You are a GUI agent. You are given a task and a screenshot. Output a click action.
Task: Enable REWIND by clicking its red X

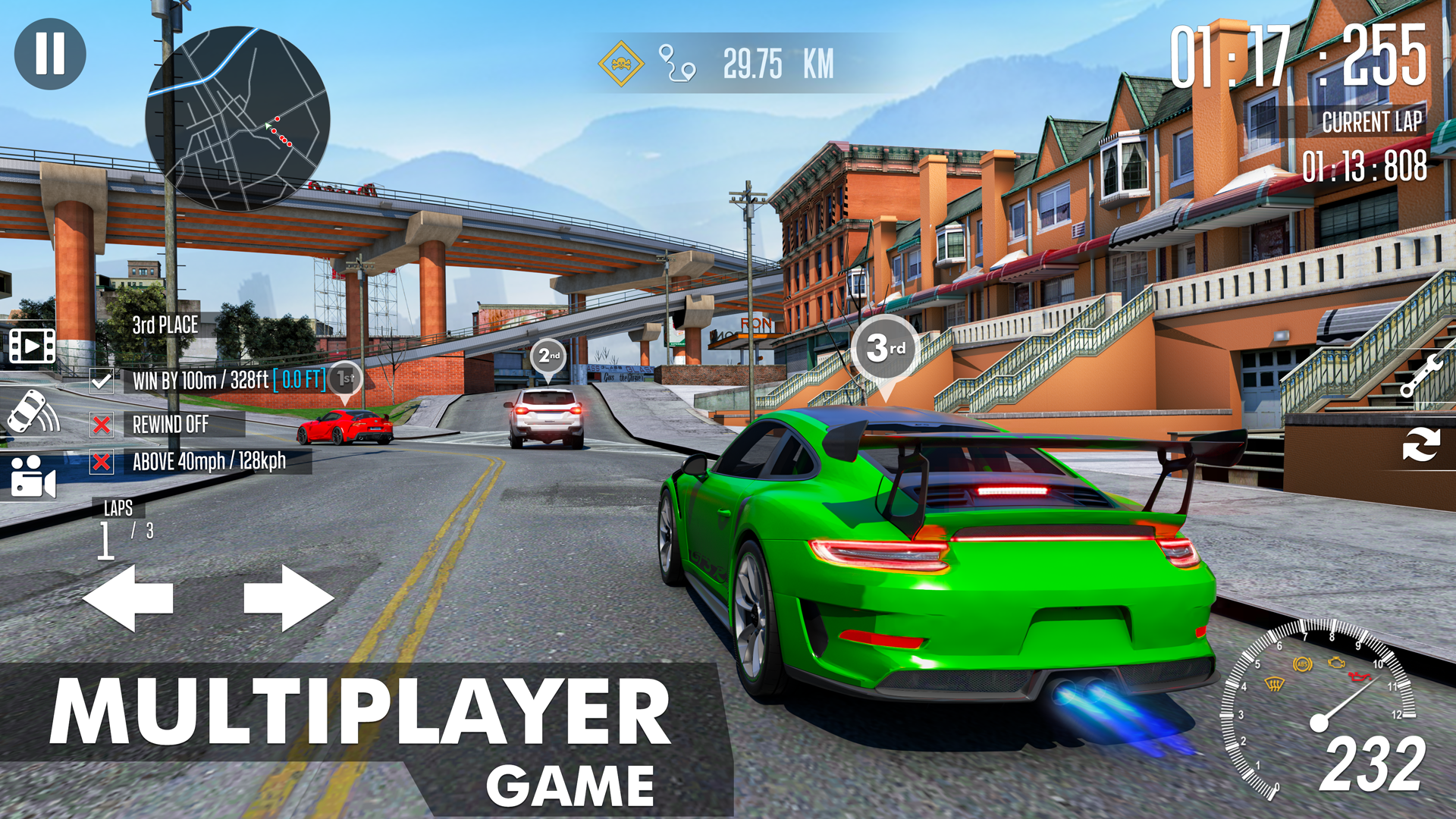tap(100, 425)
